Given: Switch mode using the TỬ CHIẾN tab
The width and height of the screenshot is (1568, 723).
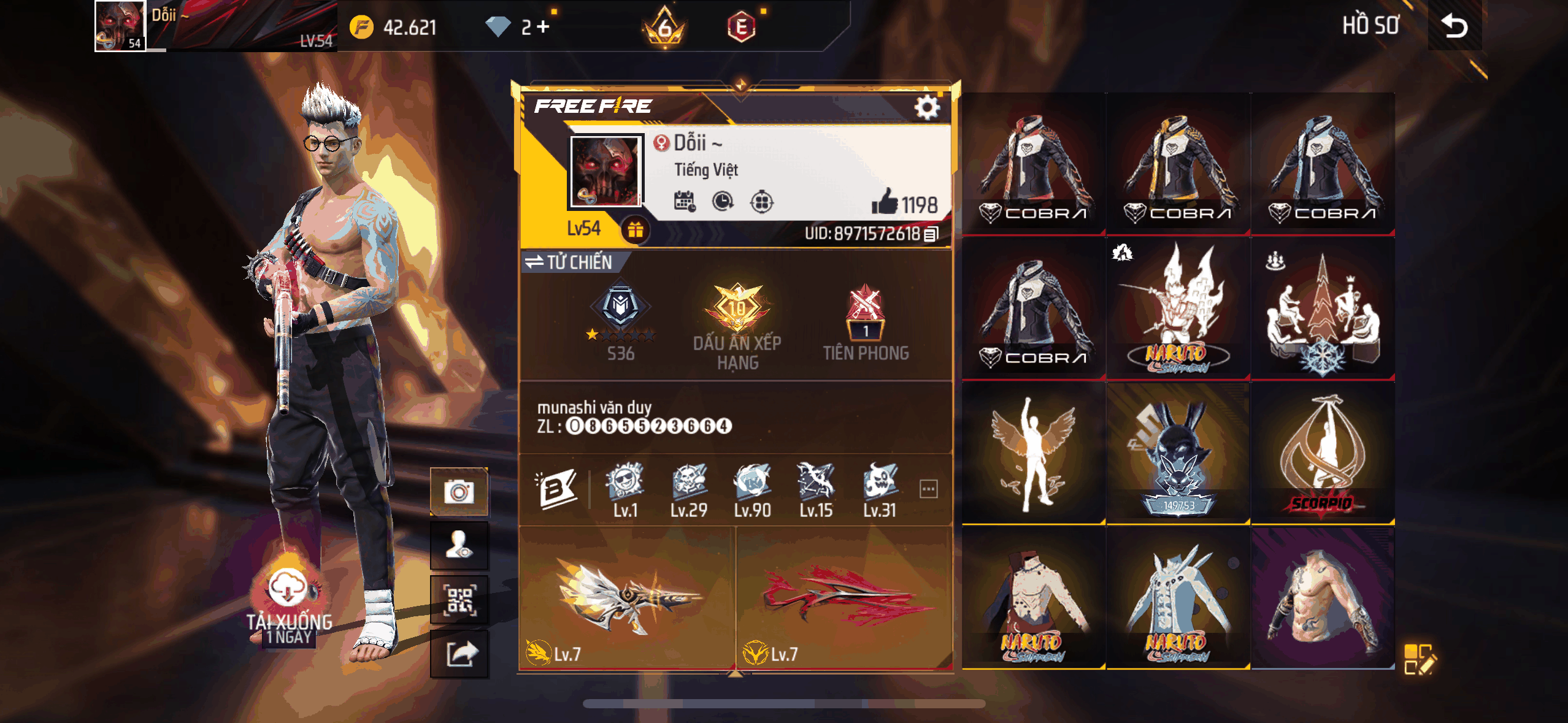Looking at the screenshot, I should (569, 262).
